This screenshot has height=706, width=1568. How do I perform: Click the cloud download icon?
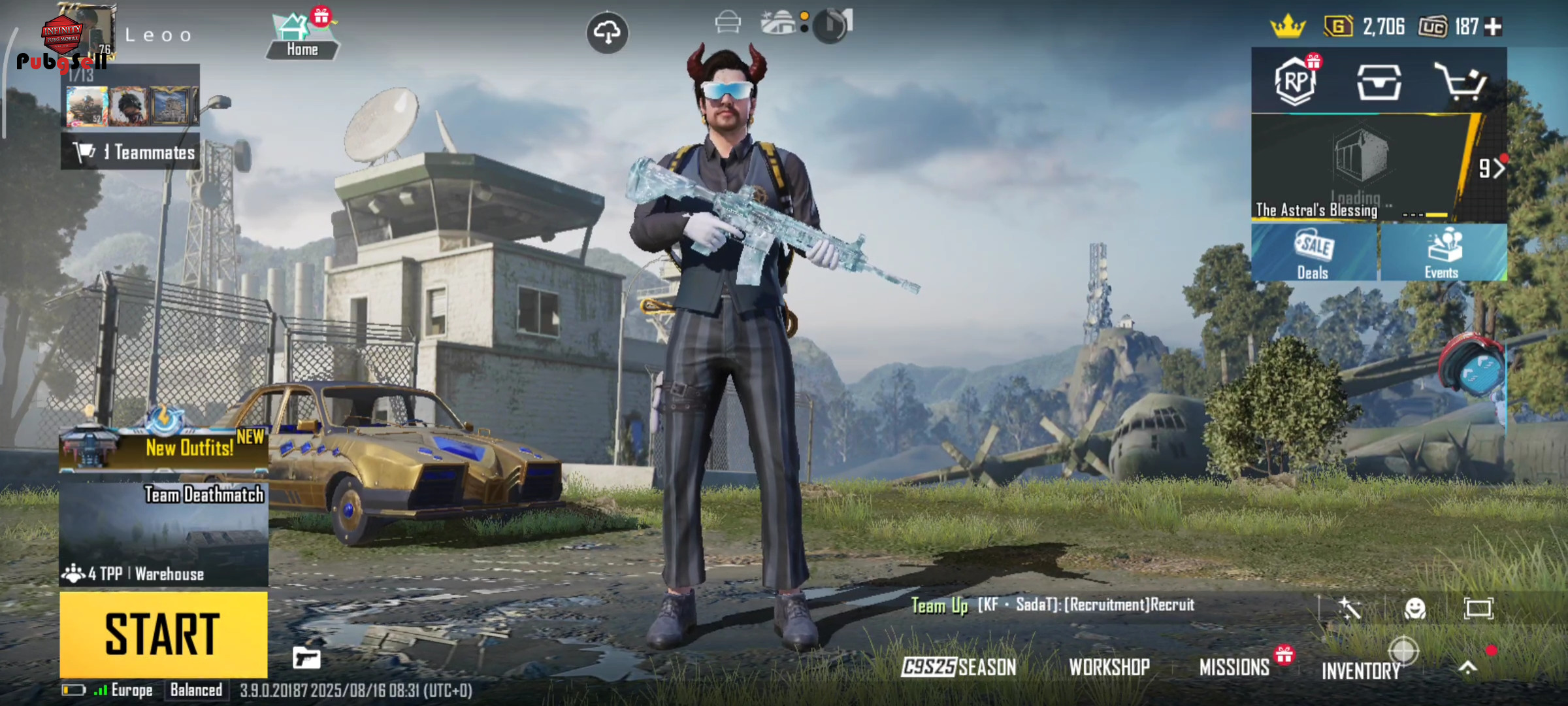[608, 32]
